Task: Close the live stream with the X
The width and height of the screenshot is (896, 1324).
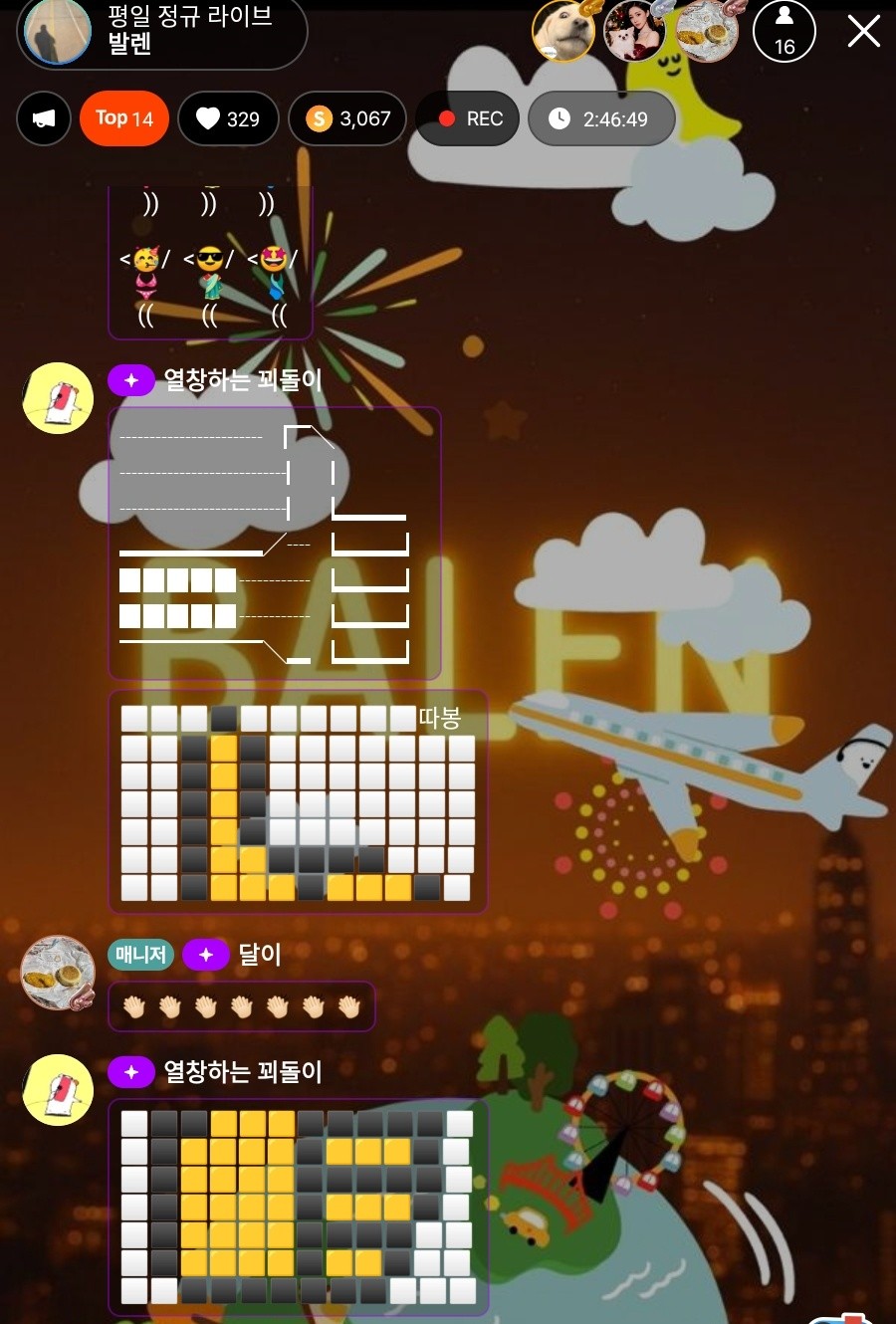Action: point(863,32)
